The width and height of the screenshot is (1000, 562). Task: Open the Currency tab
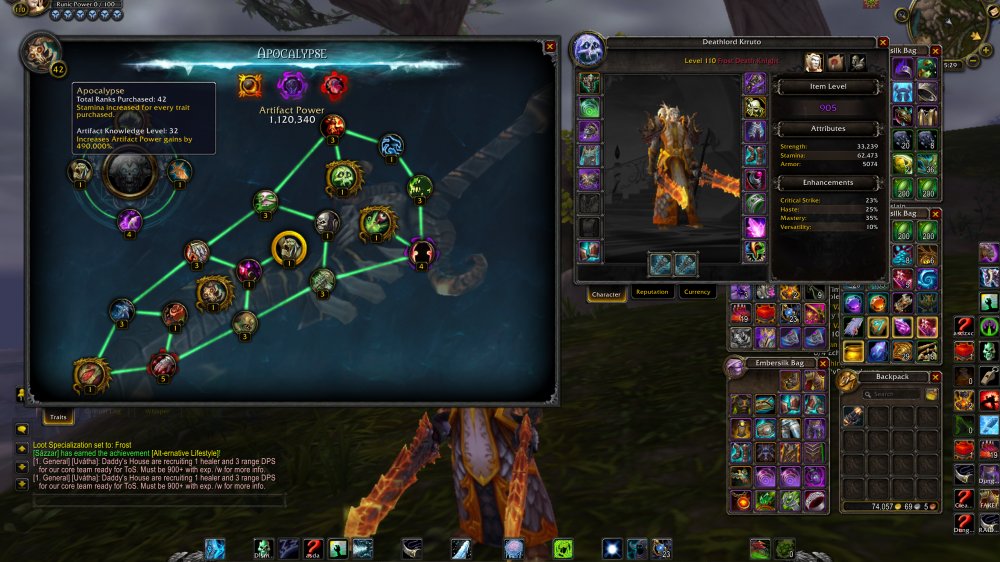coord(697,292)
